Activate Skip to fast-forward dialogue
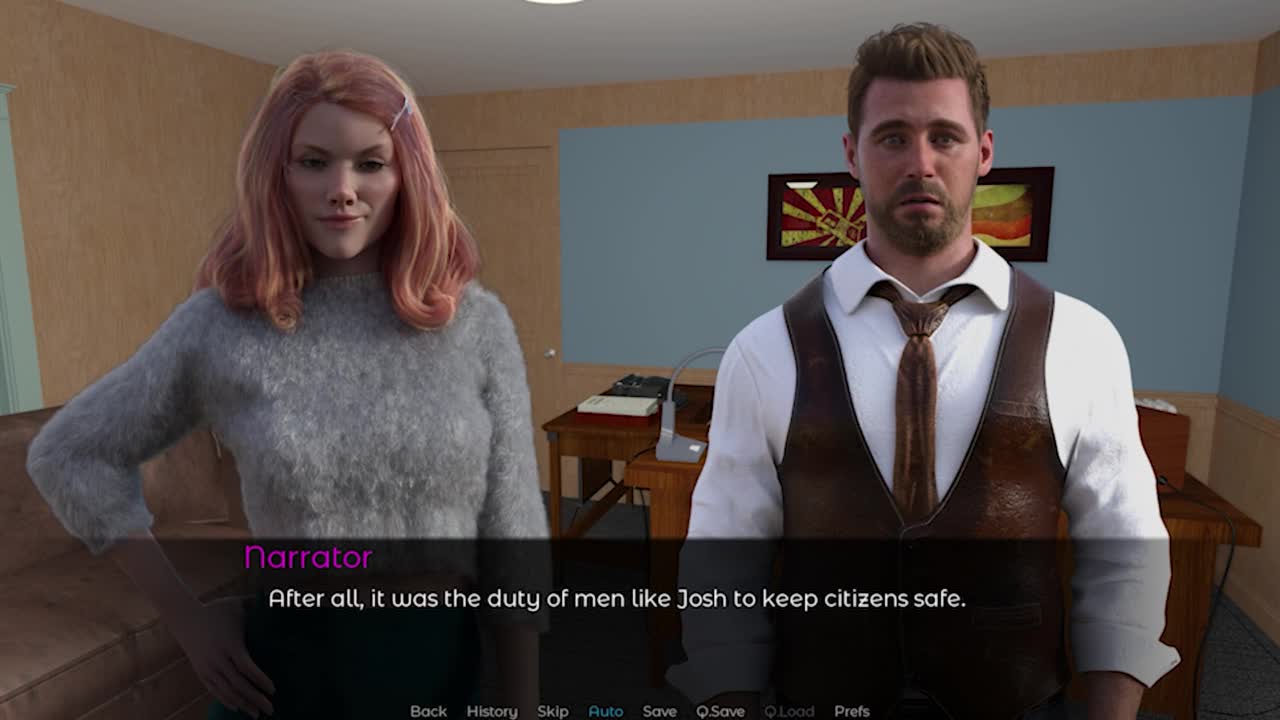The image size is (1280, 720). [553, 711]
